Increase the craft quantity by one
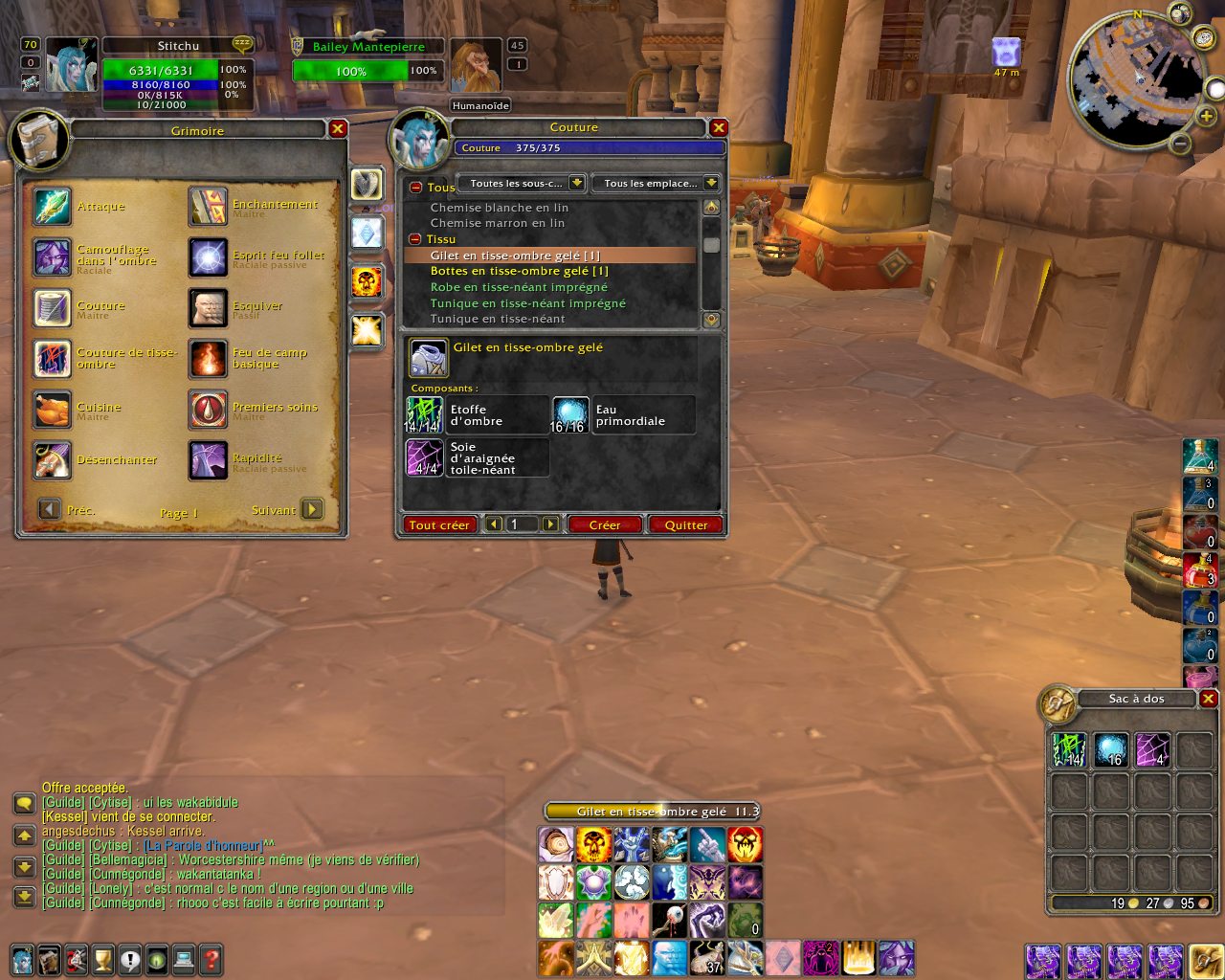This screenshot has width=1225, height=980. [x=550, y=524]
